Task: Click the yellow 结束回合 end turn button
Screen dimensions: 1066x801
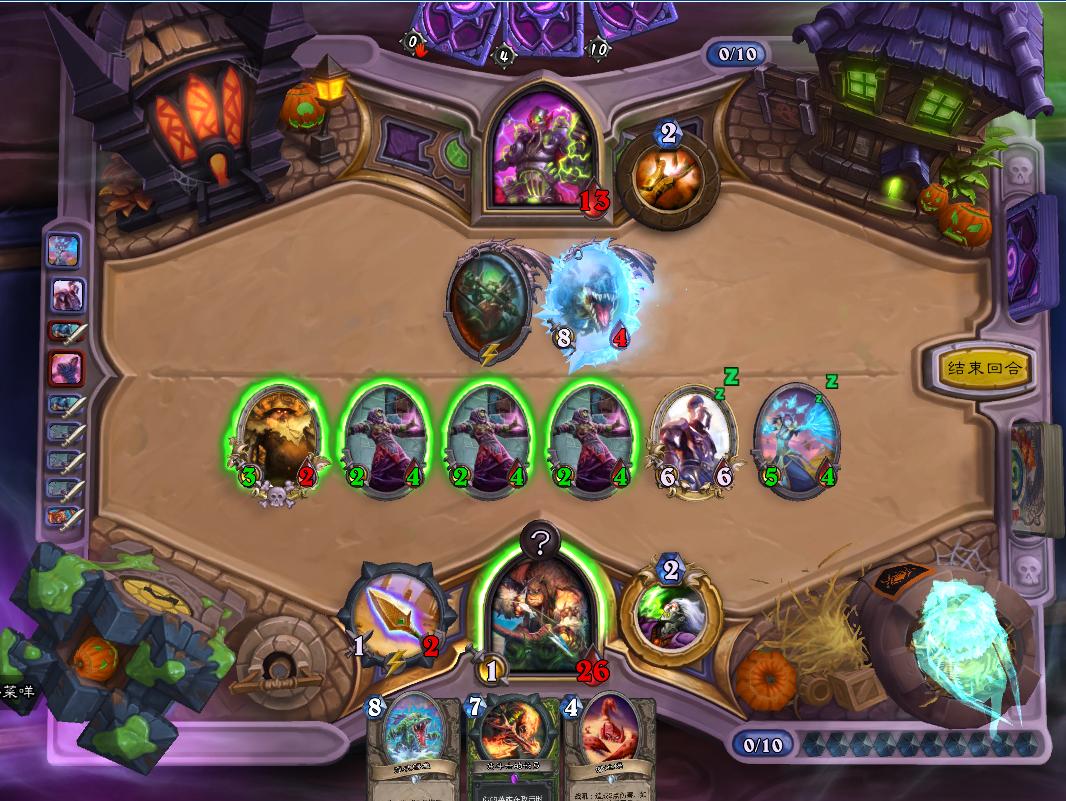Action: (x=985, y=368)
